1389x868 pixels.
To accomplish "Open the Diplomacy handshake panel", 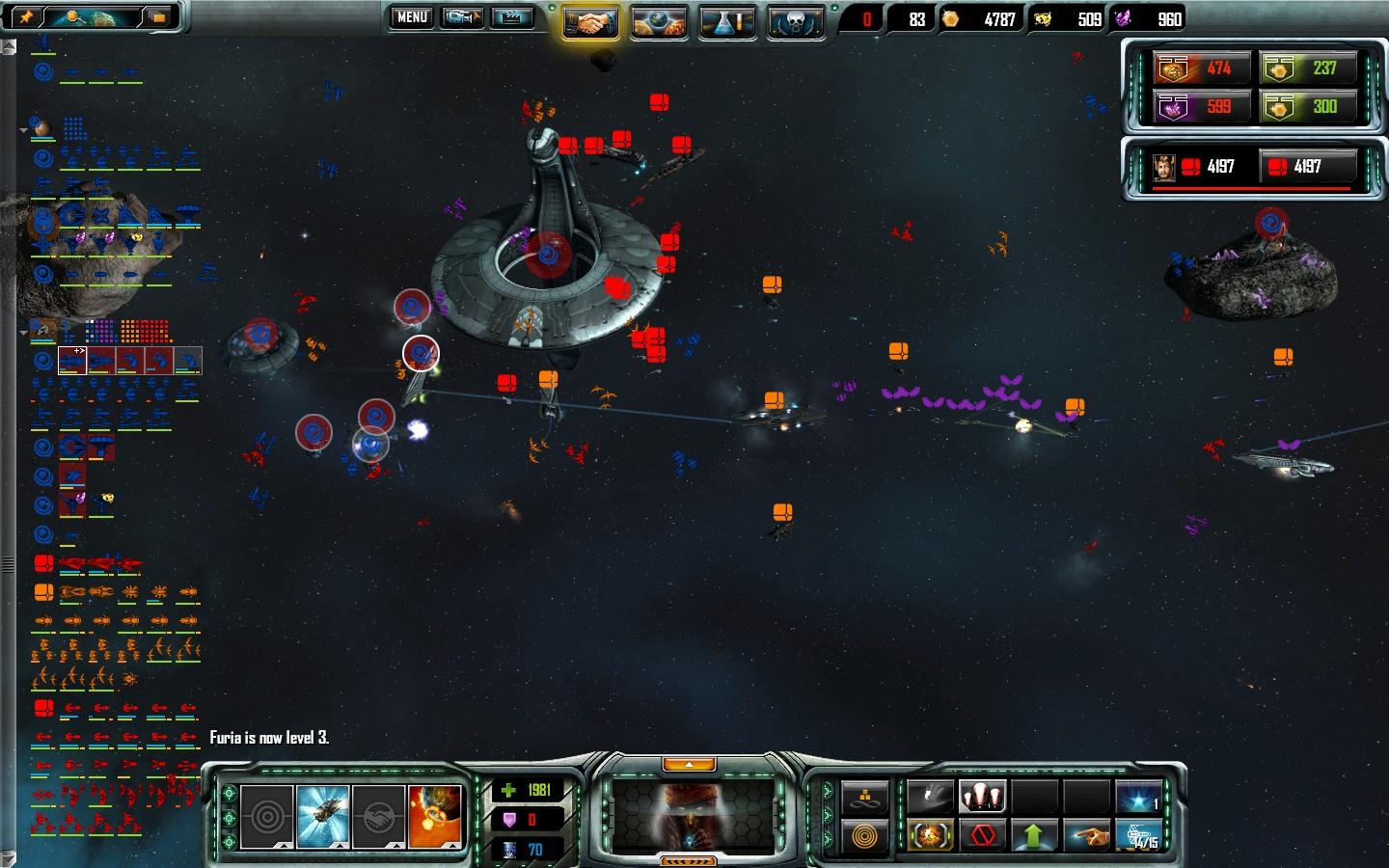I will [591, 17].
